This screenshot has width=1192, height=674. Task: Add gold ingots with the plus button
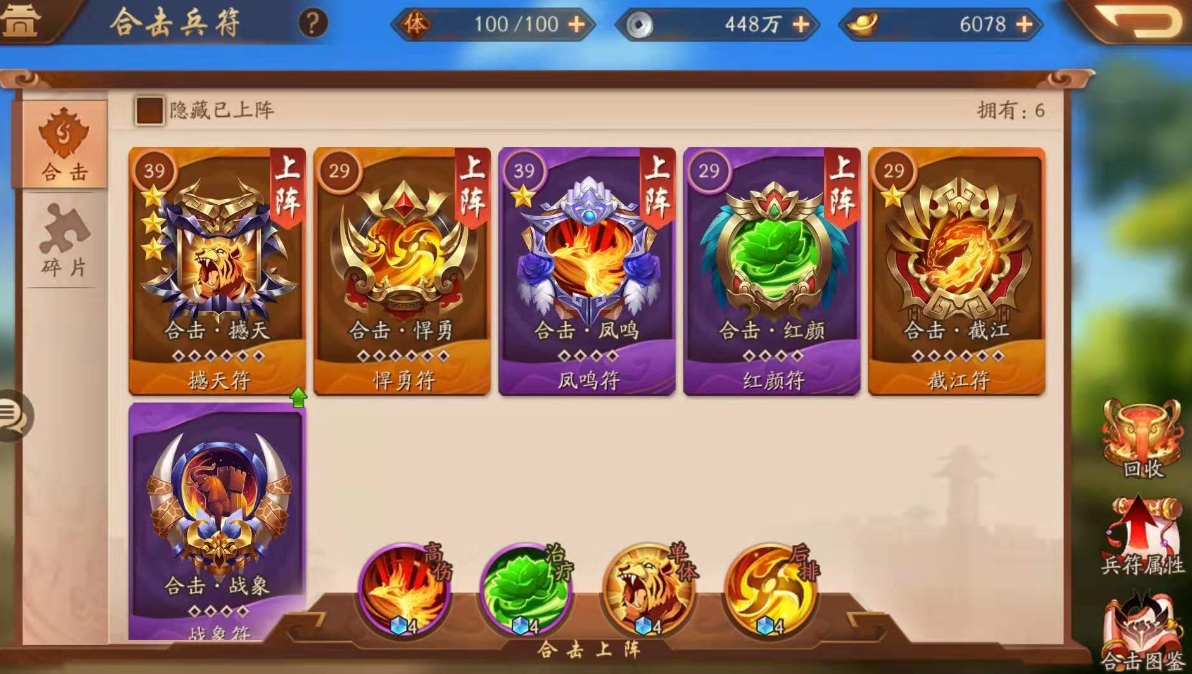click(1024, 24)
